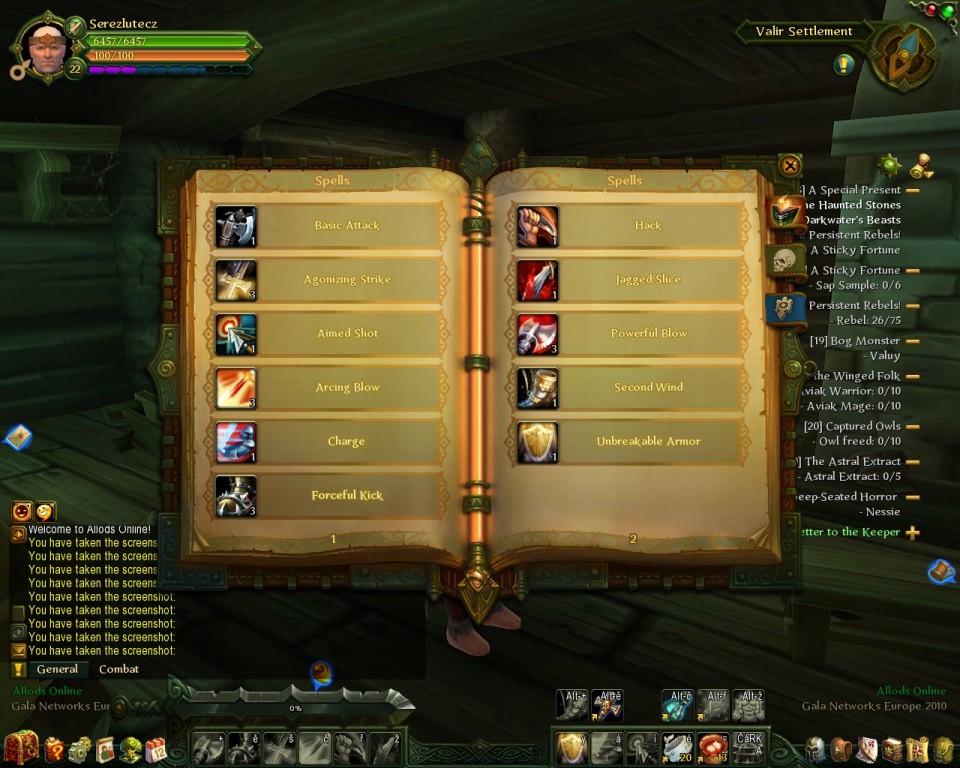Click the player portrait of Serezlutecz
The height and width of the screenshot is (768, 960).
pos(47,46)
